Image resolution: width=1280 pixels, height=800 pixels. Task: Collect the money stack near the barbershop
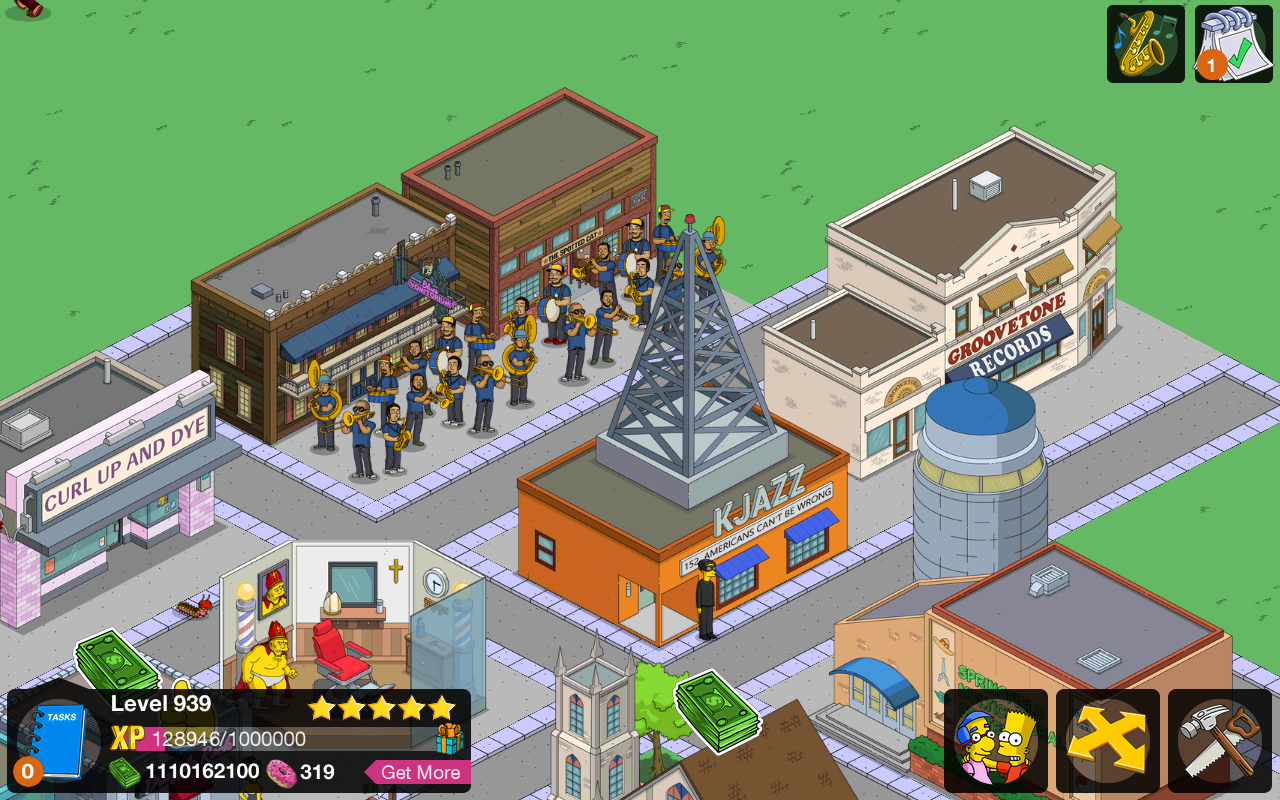coord(114,660)
